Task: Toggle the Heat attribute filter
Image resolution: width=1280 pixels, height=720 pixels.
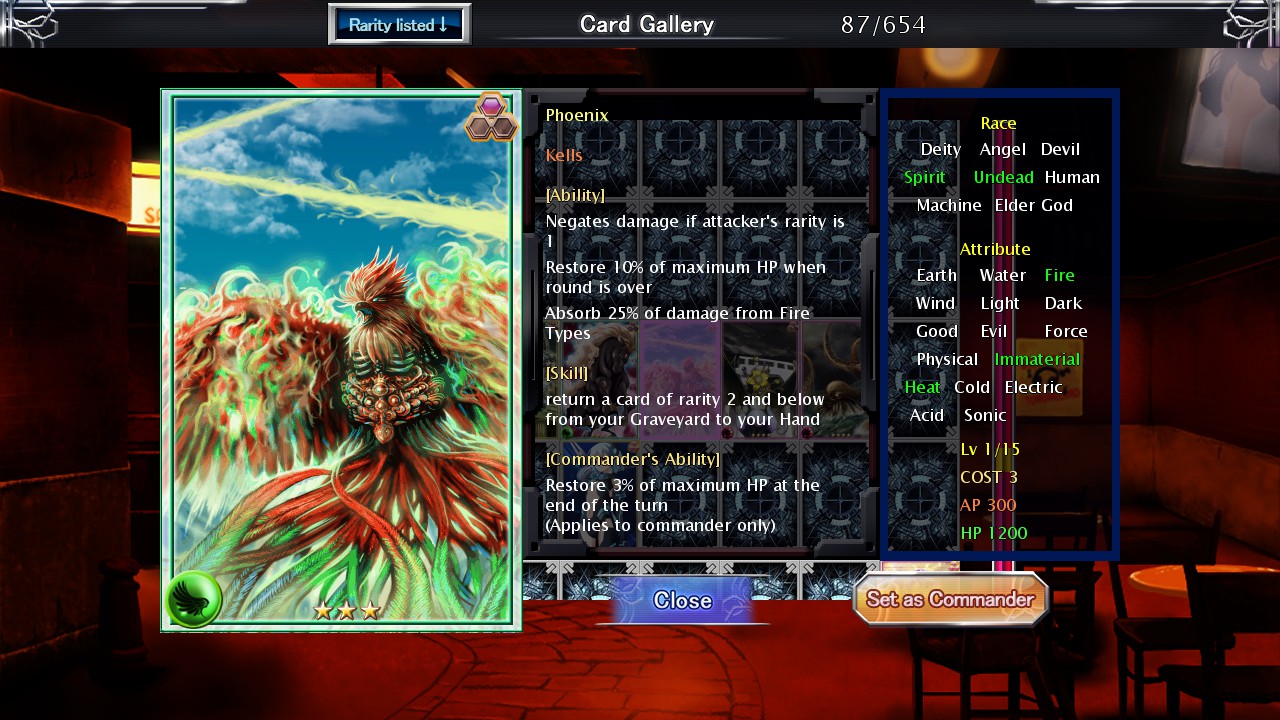Action: pos(922,387)
